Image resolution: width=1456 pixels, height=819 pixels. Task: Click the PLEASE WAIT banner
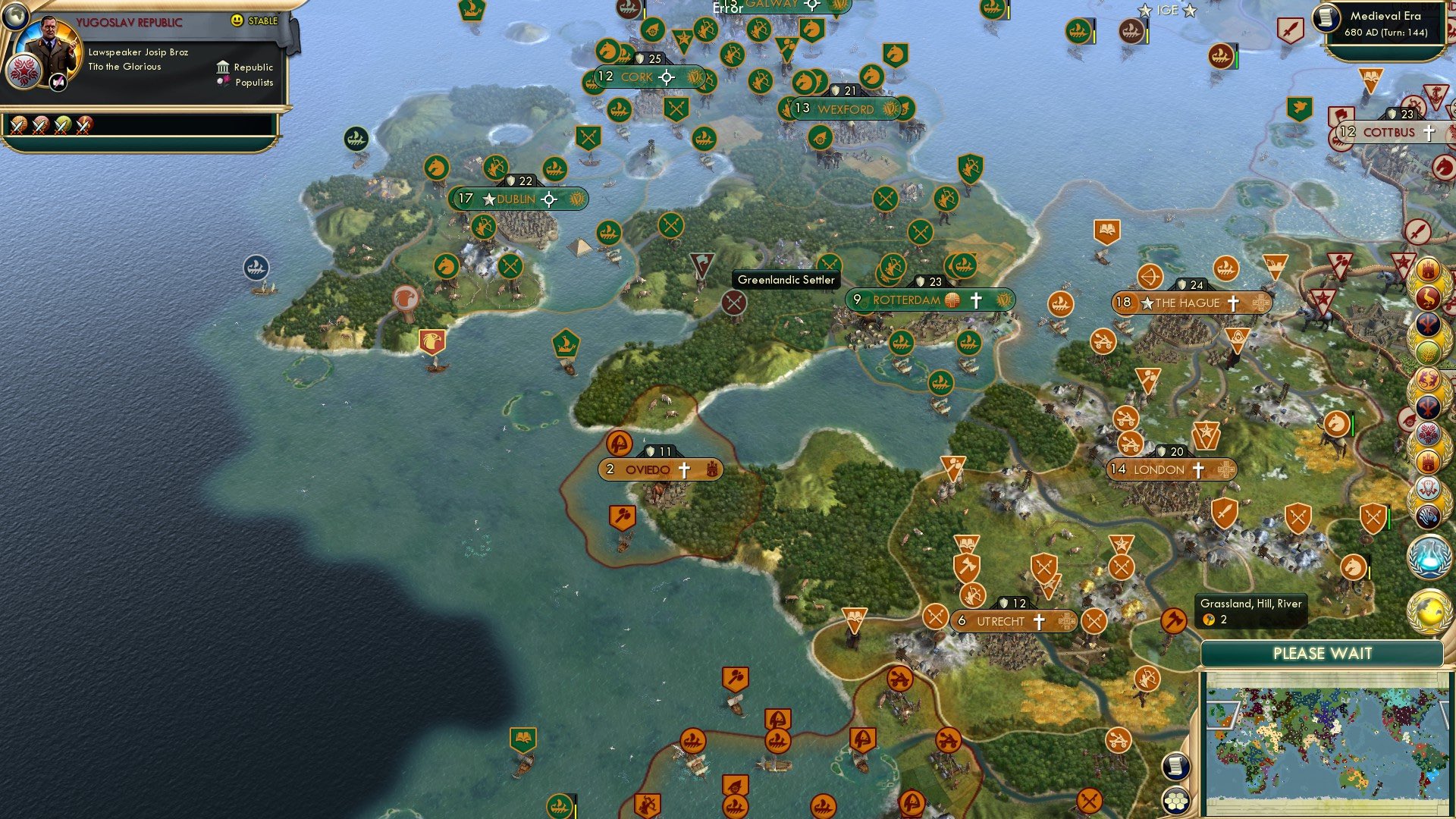(x=1323, y=653)
